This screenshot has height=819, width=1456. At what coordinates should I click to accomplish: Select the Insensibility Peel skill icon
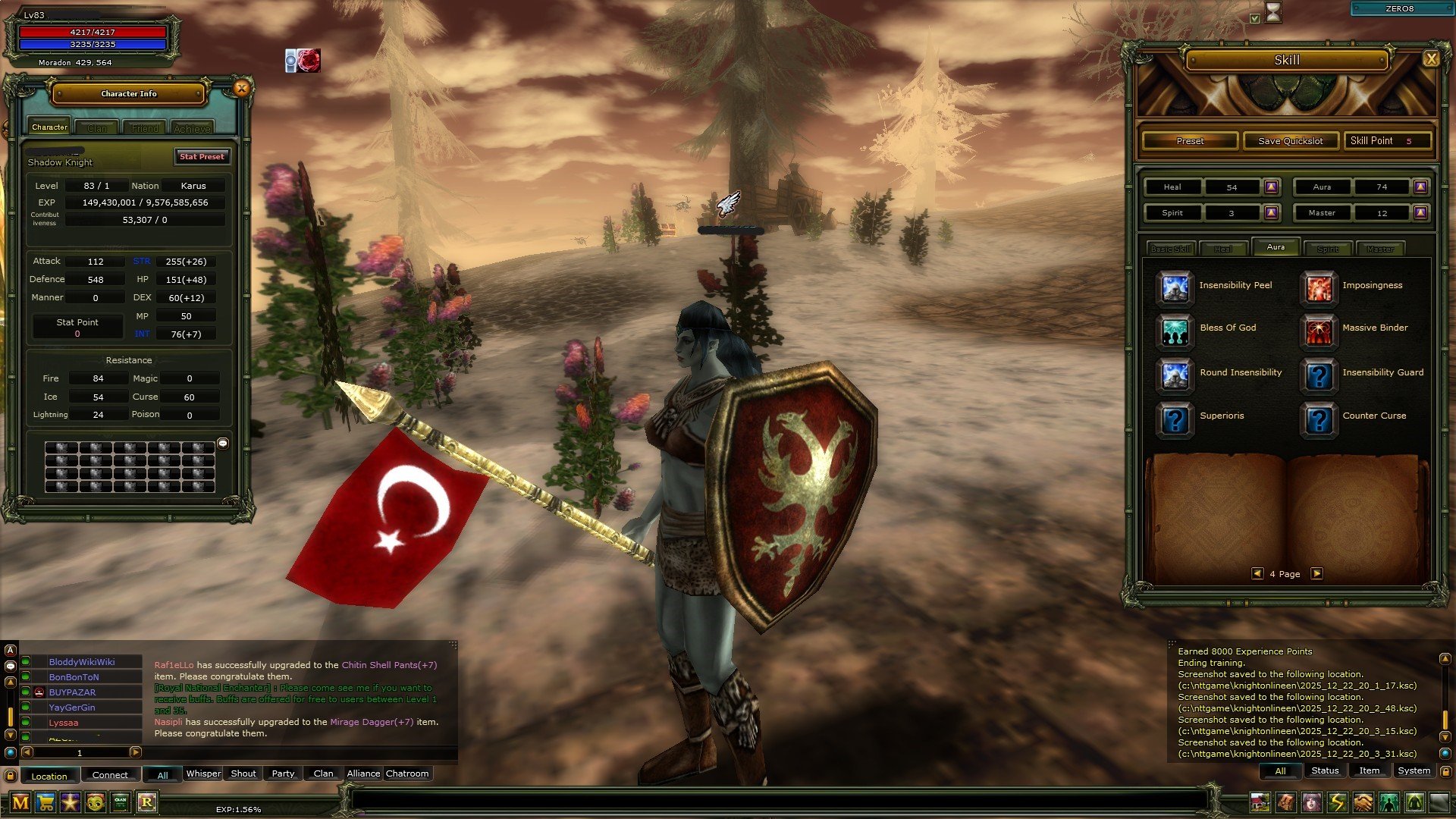pyautogui.click(x=1175, y=287)
